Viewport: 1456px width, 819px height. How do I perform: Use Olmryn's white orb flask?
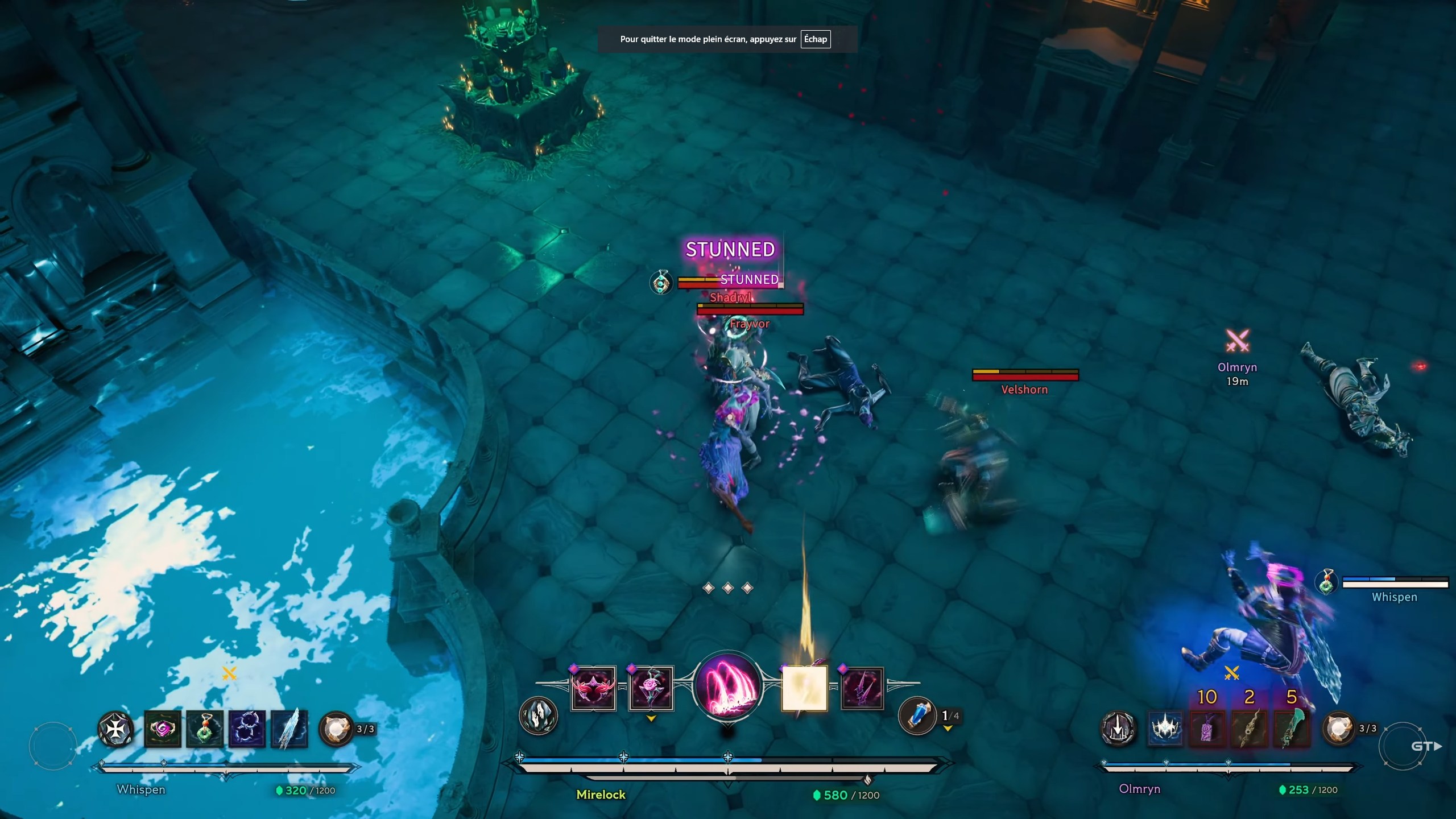click(1339, 729)
